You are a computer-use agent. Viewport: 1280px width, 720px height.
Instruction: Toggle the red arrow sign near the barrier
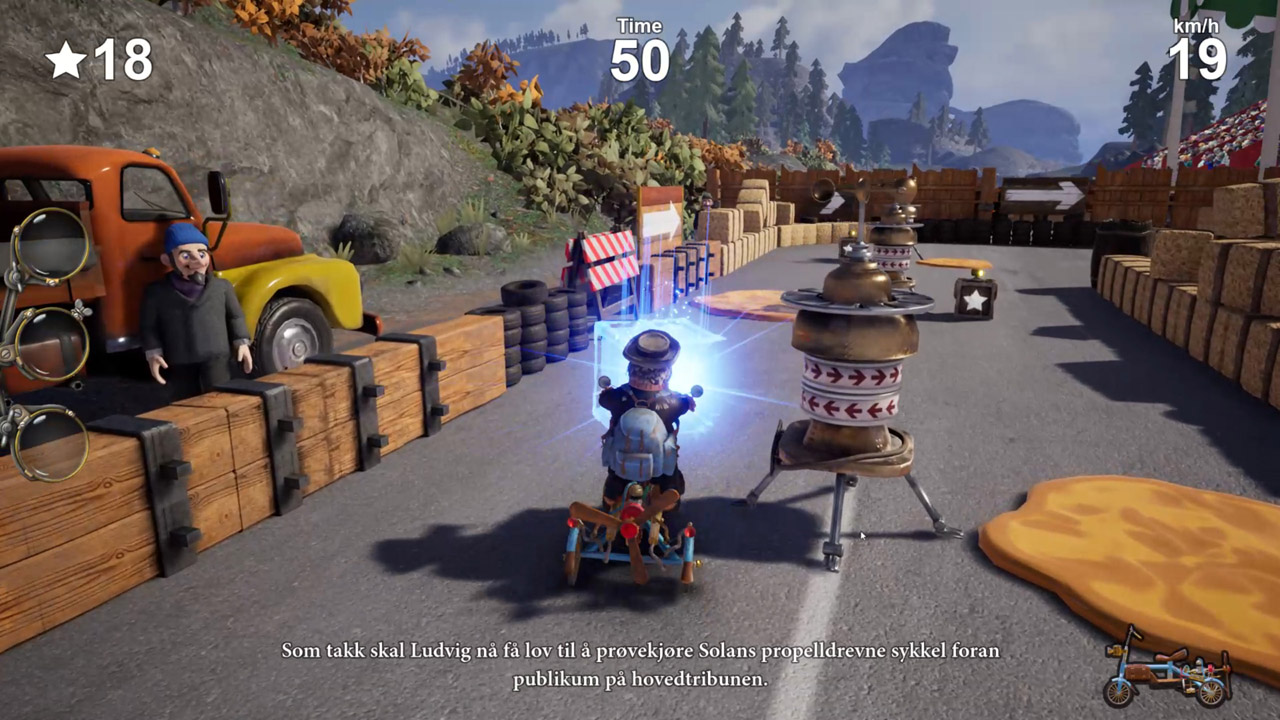coord(660,198)
